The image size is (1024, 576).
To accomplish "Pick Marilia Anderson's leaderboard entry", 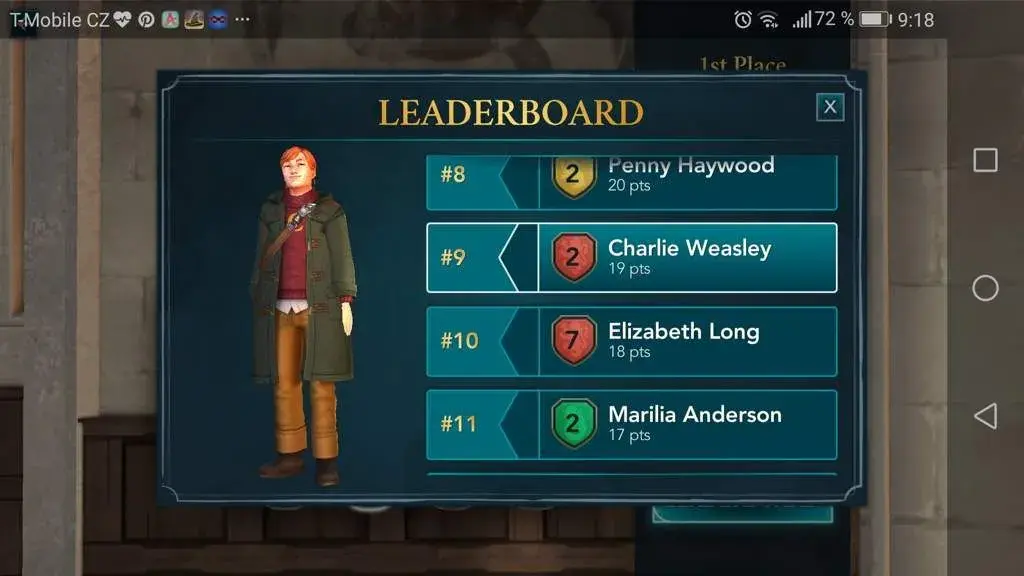I will tap(632, 424).
